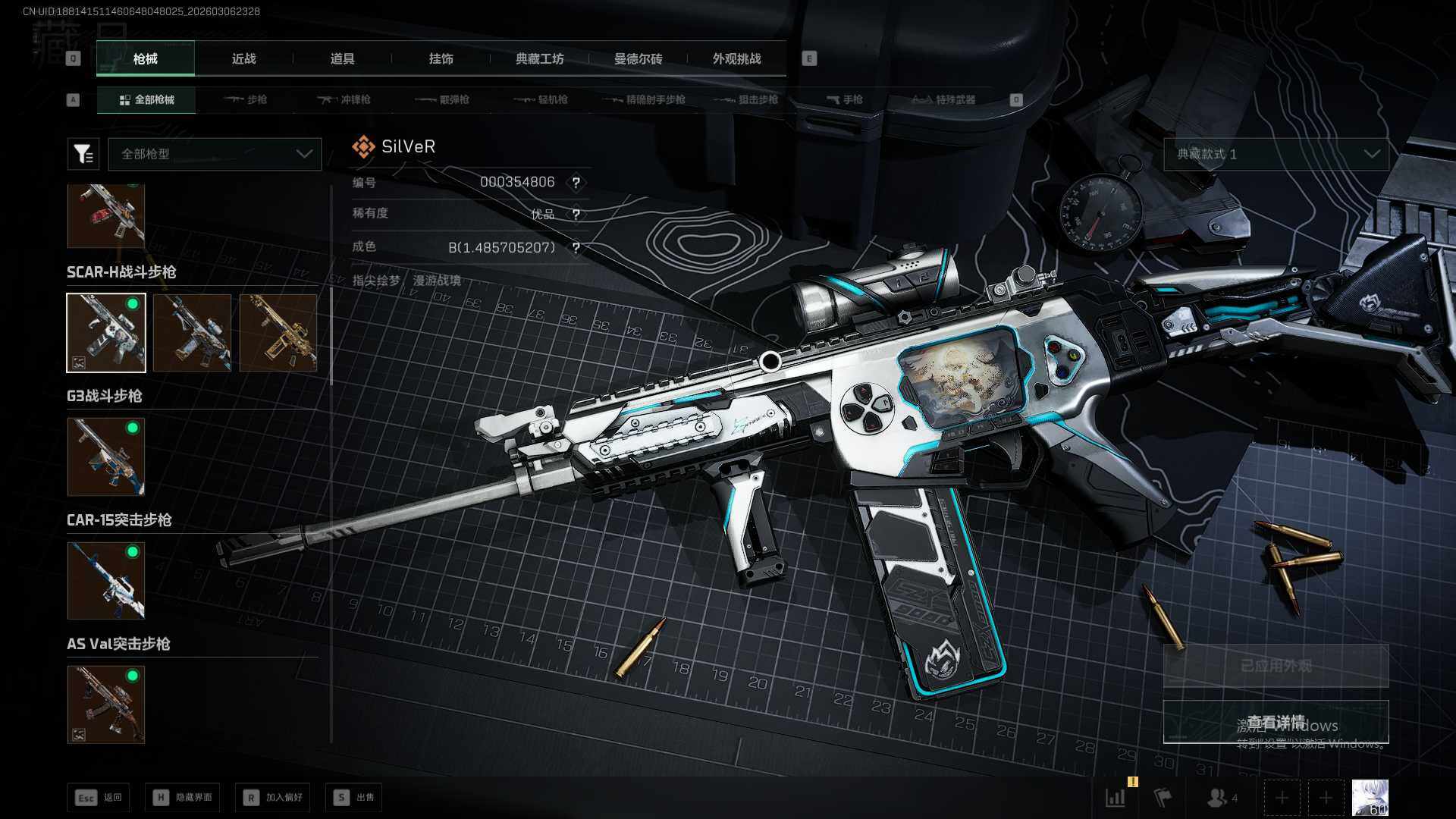Screen dimensions: 1456x819
Task: Show only 手枪 pistols
Action: (844, 99)
